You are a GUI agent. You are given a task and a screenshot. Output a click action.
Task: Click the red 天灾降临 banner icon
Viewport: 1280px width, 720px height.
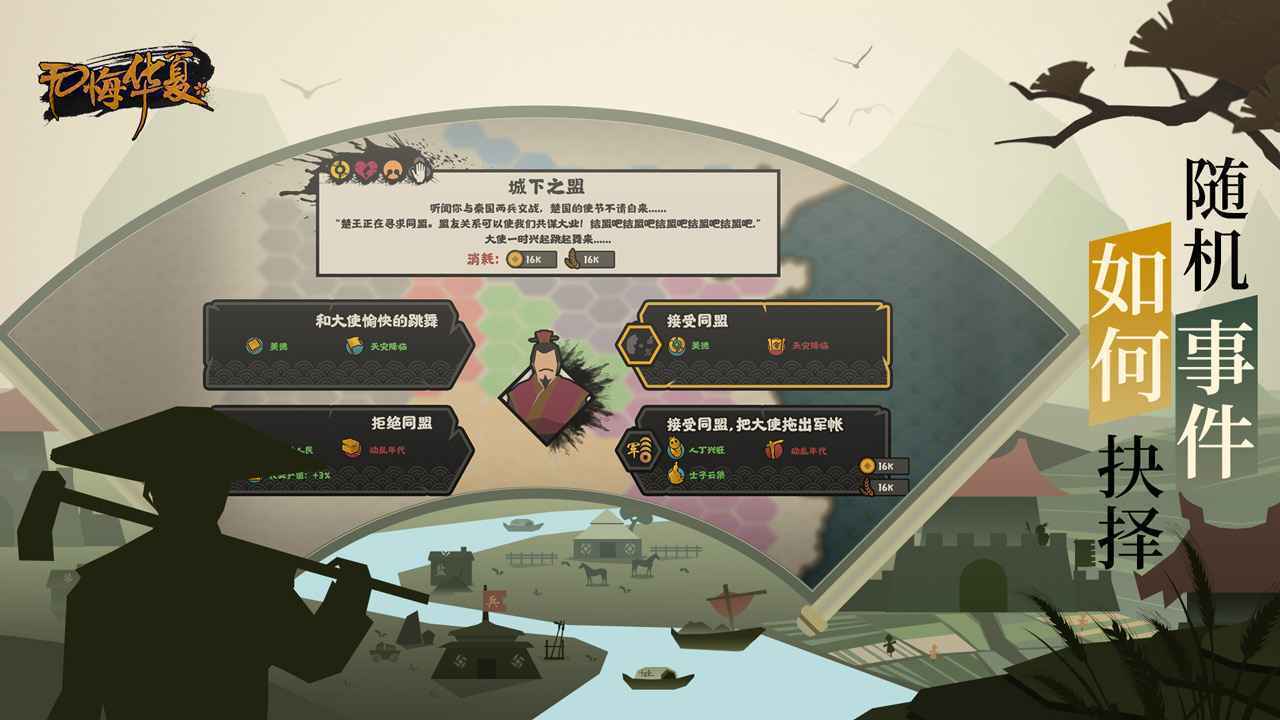(x=777, y=347)
